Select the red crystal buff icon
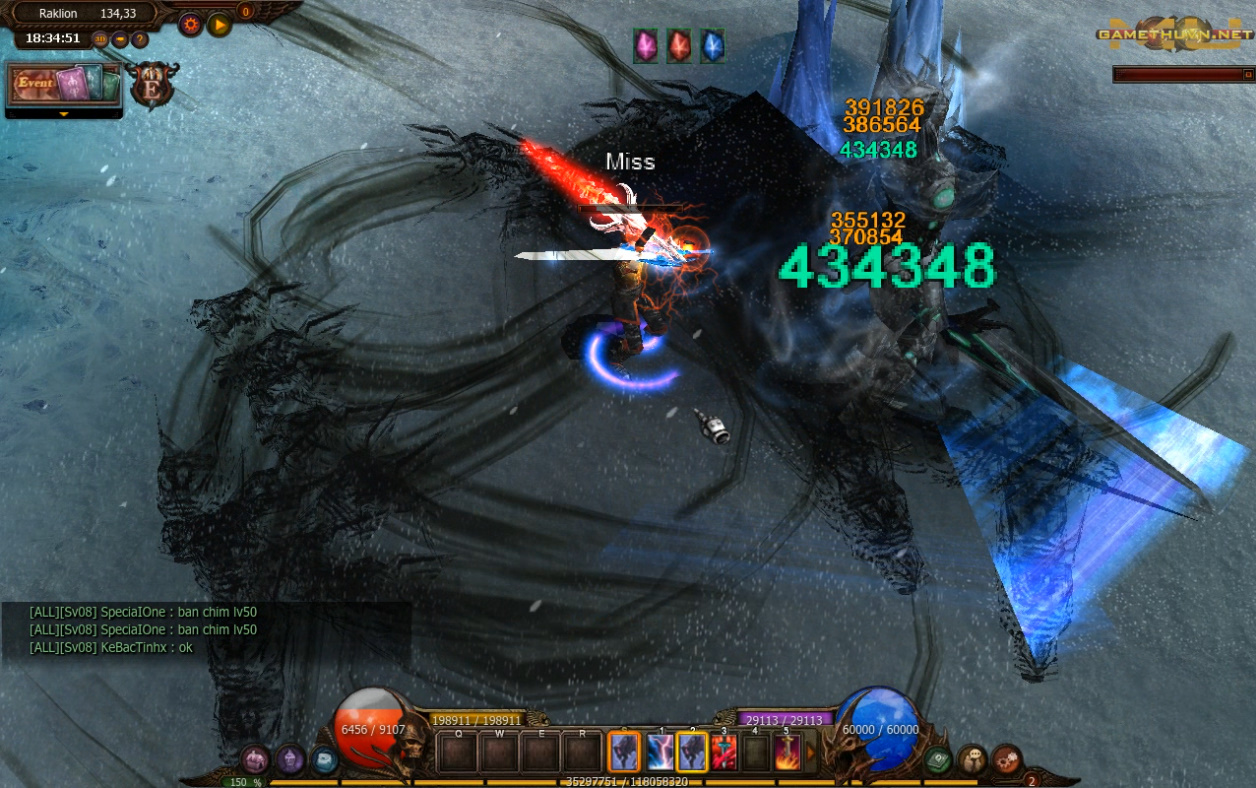1256x788 pixels. tap(679, 45)
